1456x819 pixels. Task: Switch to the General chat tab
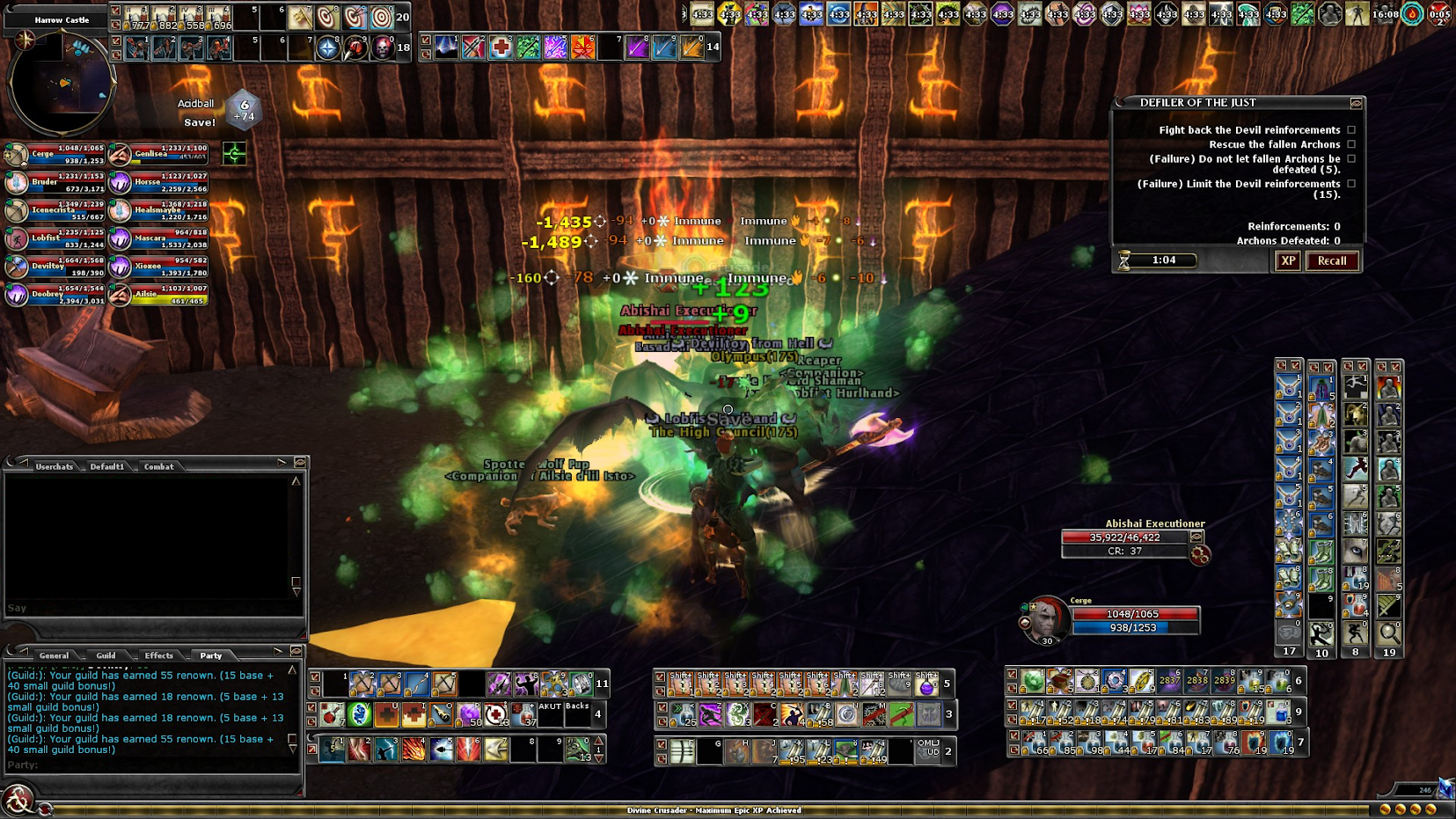click(x=54, y=655)
